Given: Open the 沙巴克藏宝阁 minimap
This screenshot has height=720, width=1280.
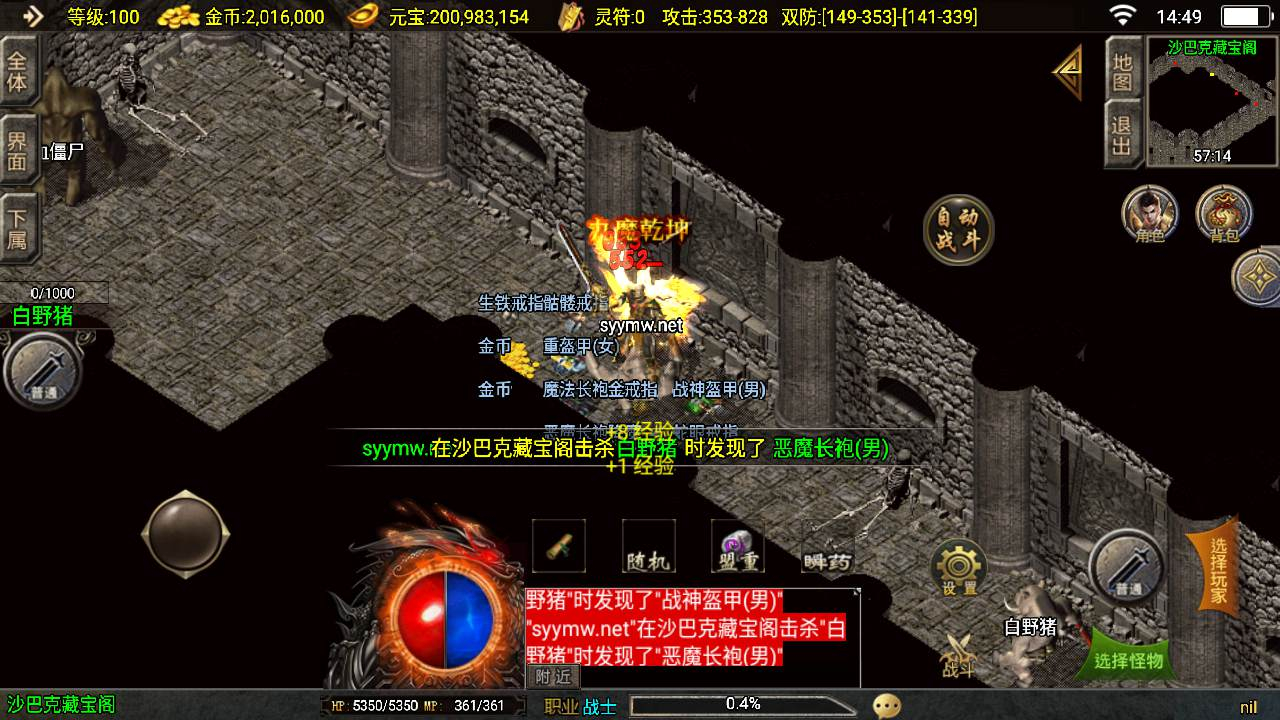Looking at the screenshot, I should pos(1213,101).
